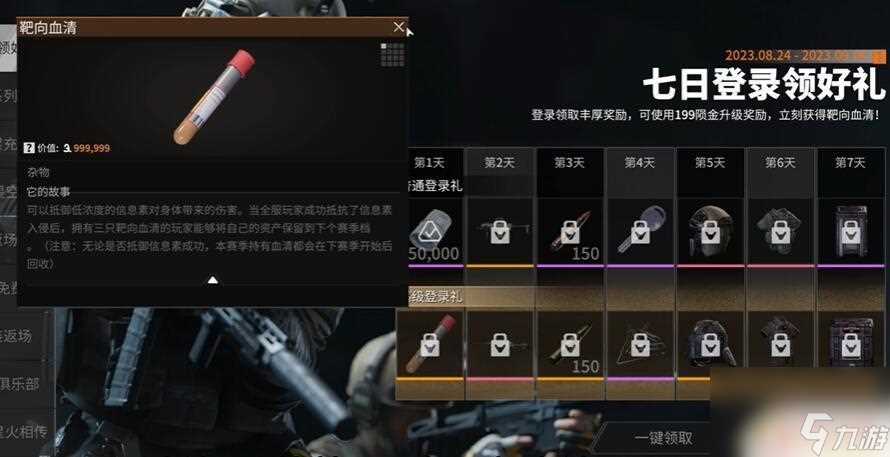890x457 pixels.
Task: Select the day 2 premium login reward
Action: click(x=500, y=345)
